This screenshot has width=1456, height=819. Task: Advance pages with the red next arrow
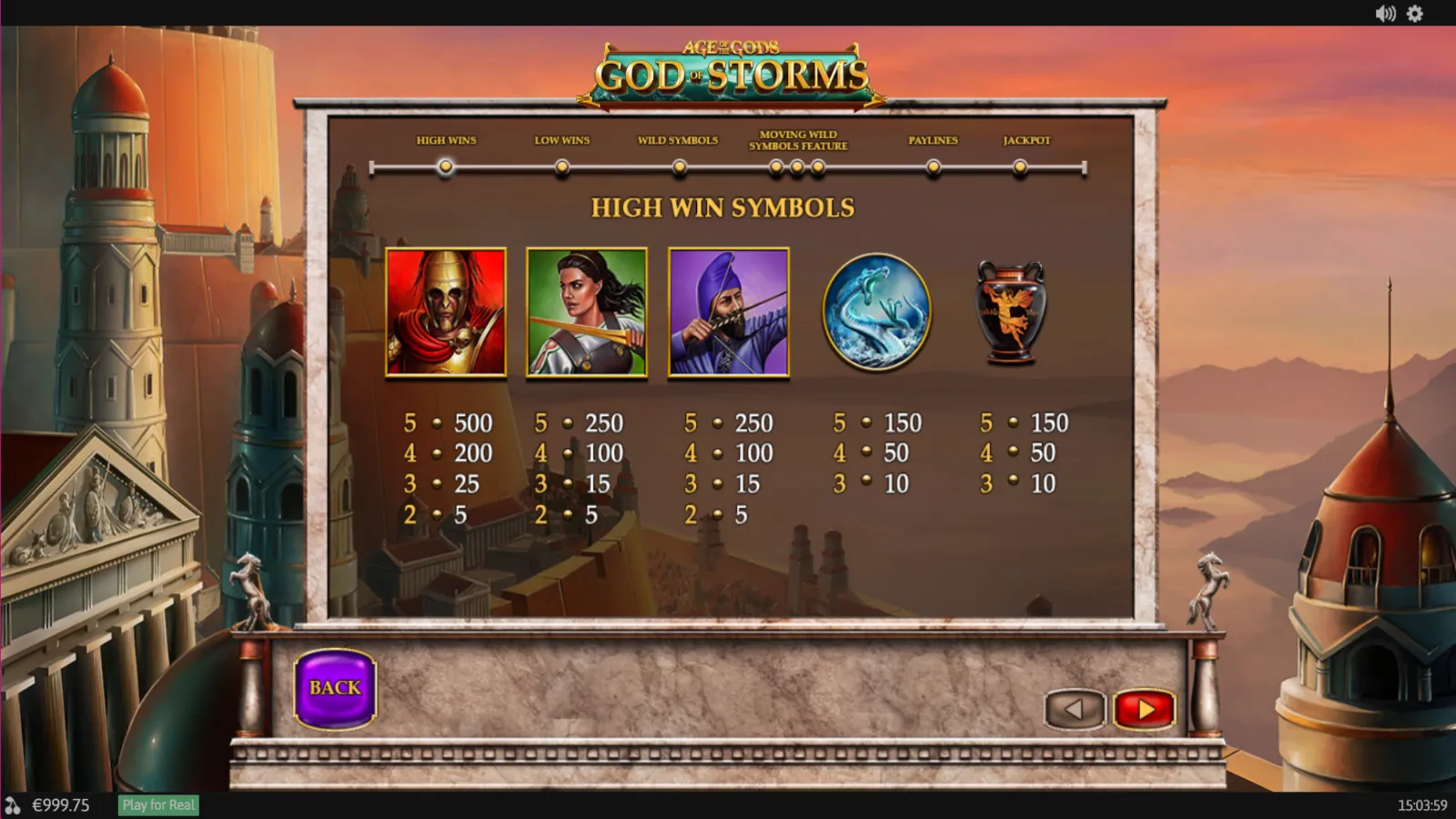(x=1145, y=709)
